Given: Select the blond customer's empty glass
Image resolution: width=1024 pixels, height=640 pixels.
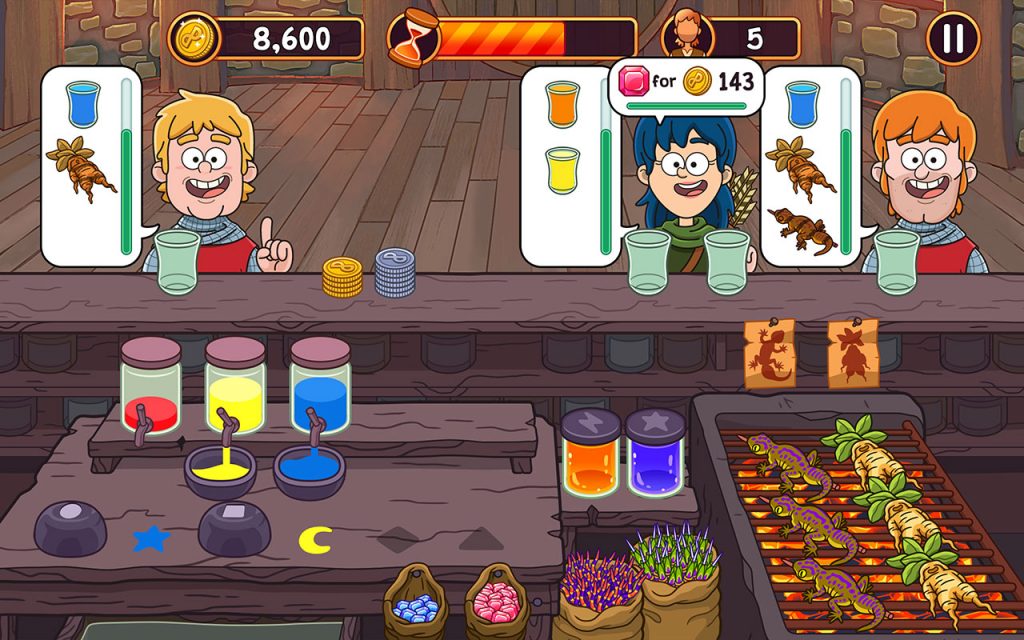Looking at the screenshot, I should pyautogui.click(x=178, y=262).
